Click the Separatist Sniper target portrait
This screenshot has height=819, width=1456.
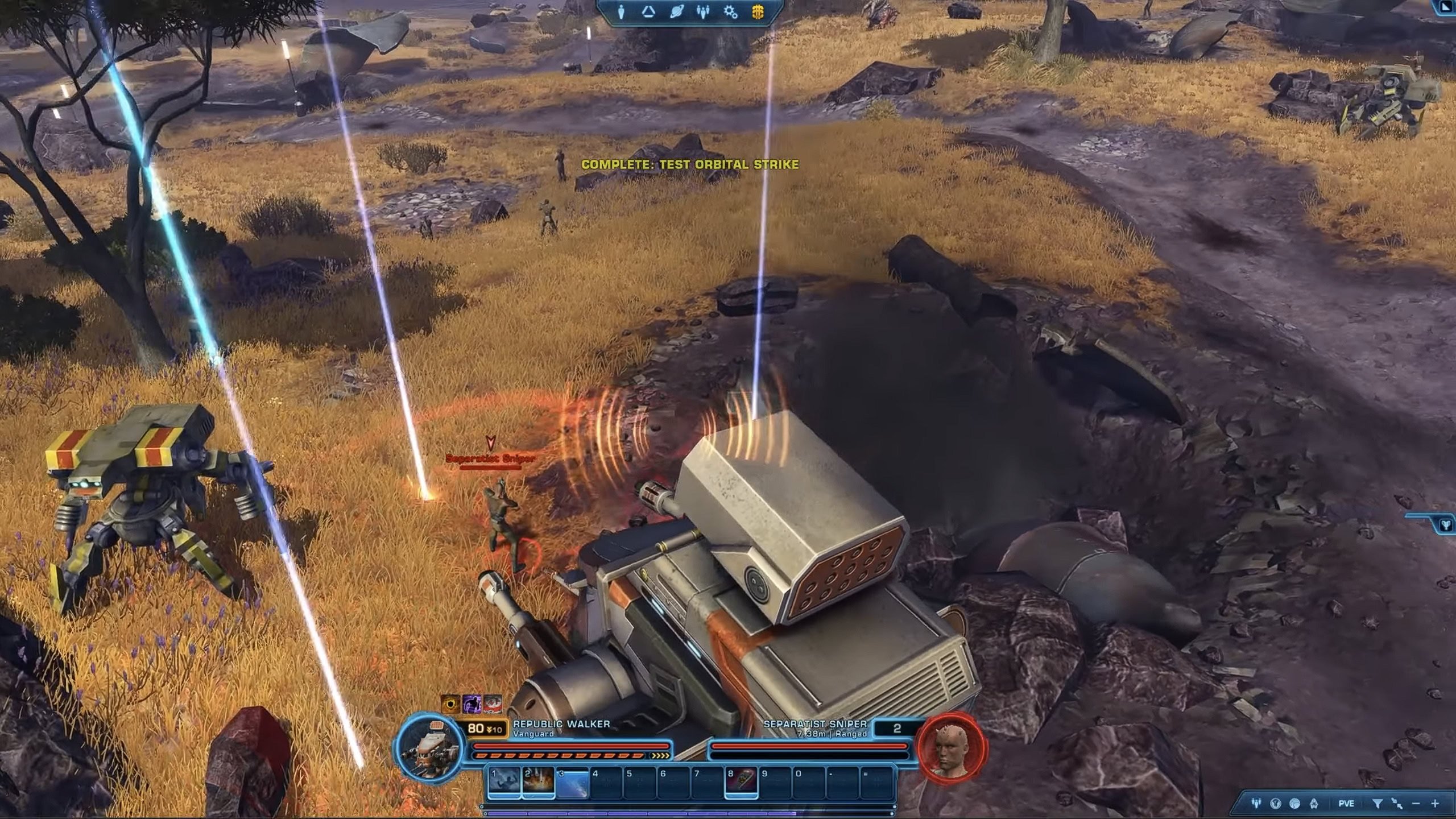click(x=952, y=746)
